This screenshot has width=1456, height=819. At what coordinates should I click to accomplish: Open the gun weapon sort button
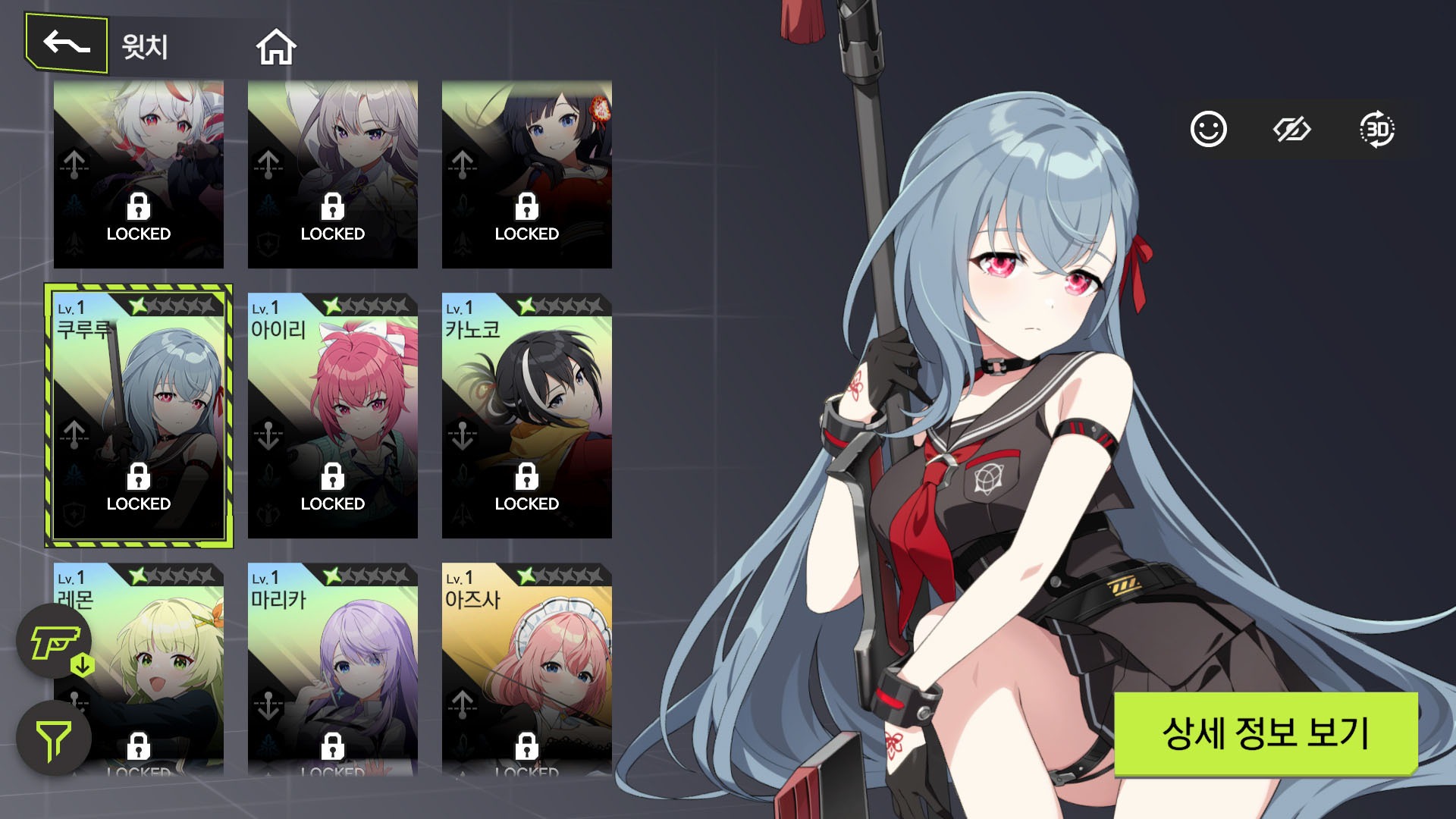[55, 642]
